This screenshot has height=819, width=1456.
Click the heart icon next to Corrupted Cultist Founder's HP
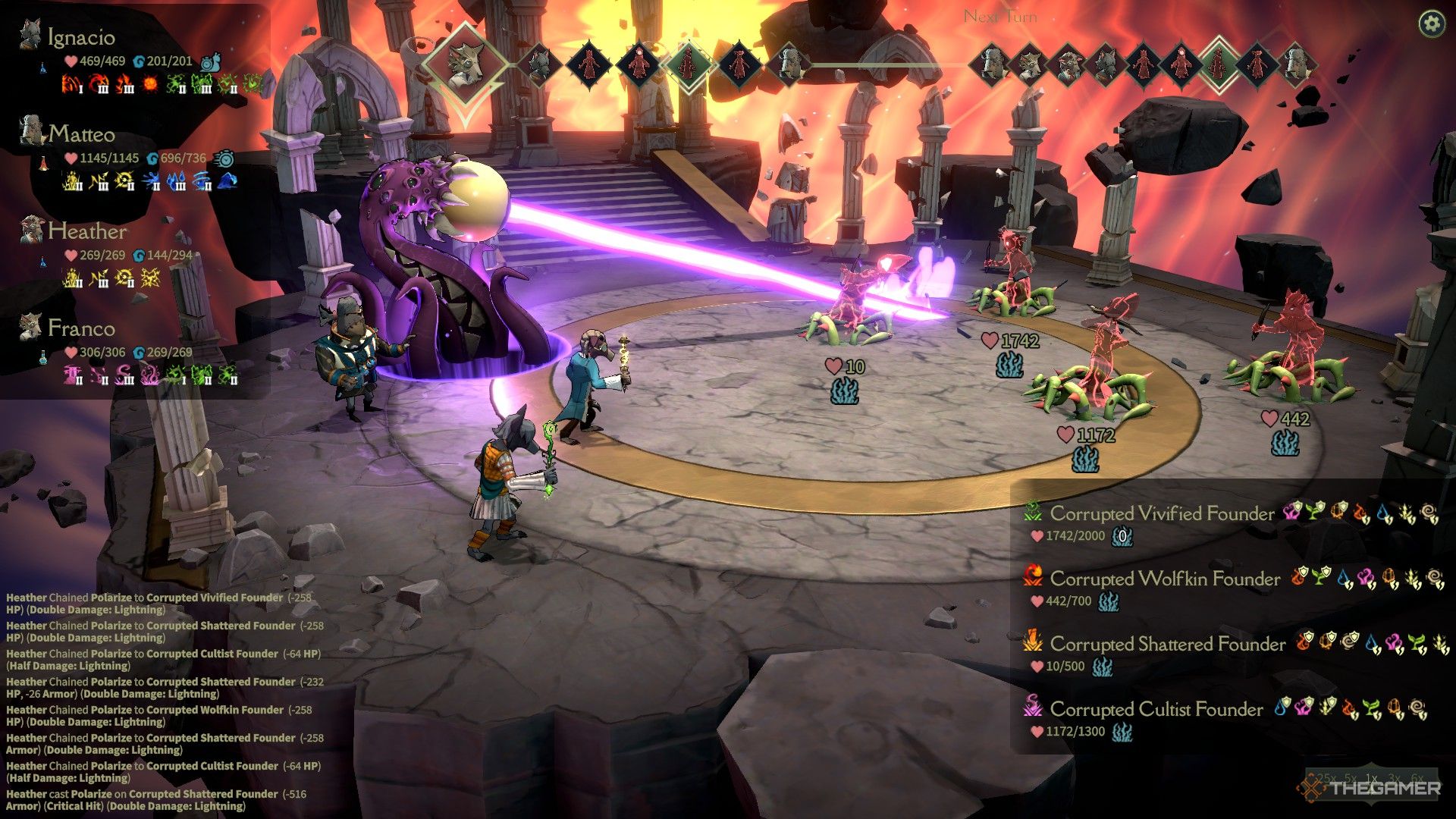tap(1036, 731)
